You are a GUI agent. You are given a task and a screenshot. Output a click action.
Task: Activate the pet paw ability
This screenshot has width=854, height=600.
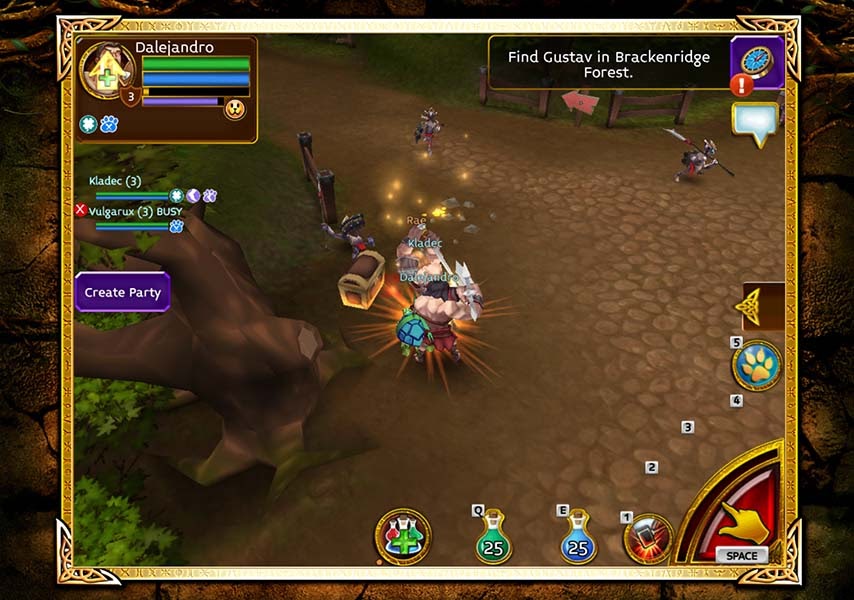tap(756, 366)
